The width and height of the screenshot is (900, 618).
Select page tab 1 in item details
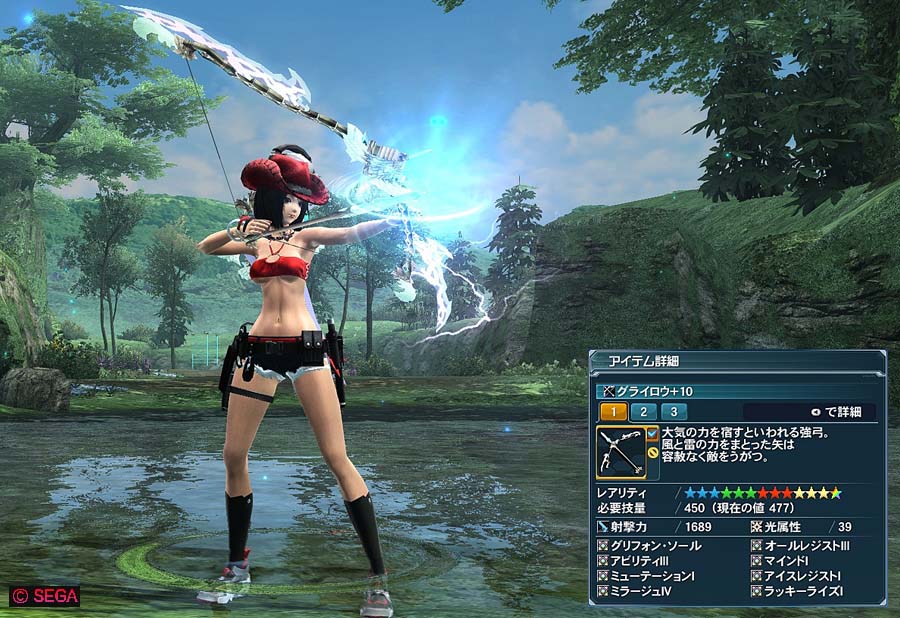coord(613,412)
